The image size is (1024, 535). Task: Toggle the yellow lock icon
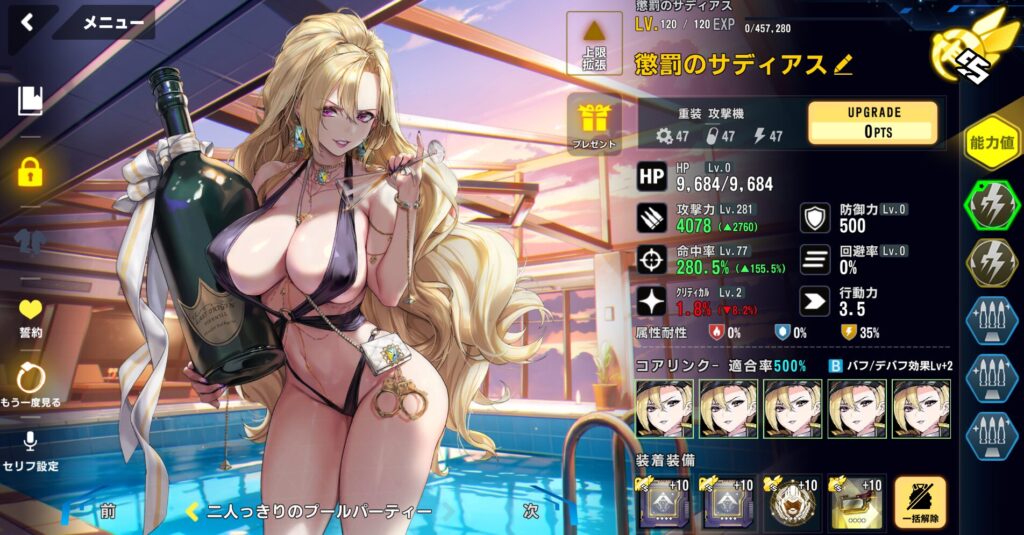30,171
